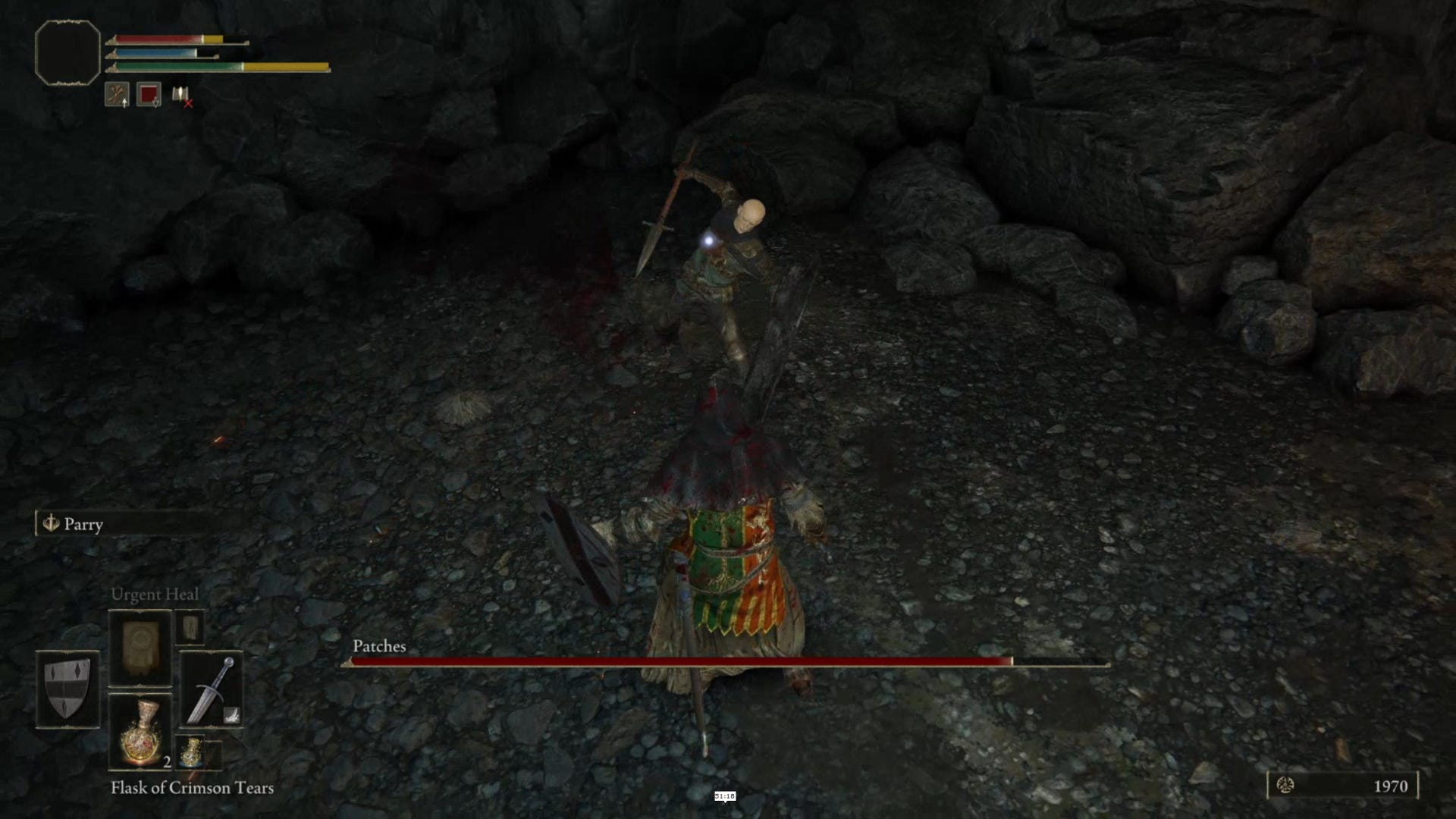Select the Flask of Crimson Tears slot
The height and width of the screenshot is (819, 1456).
point(140,731)
